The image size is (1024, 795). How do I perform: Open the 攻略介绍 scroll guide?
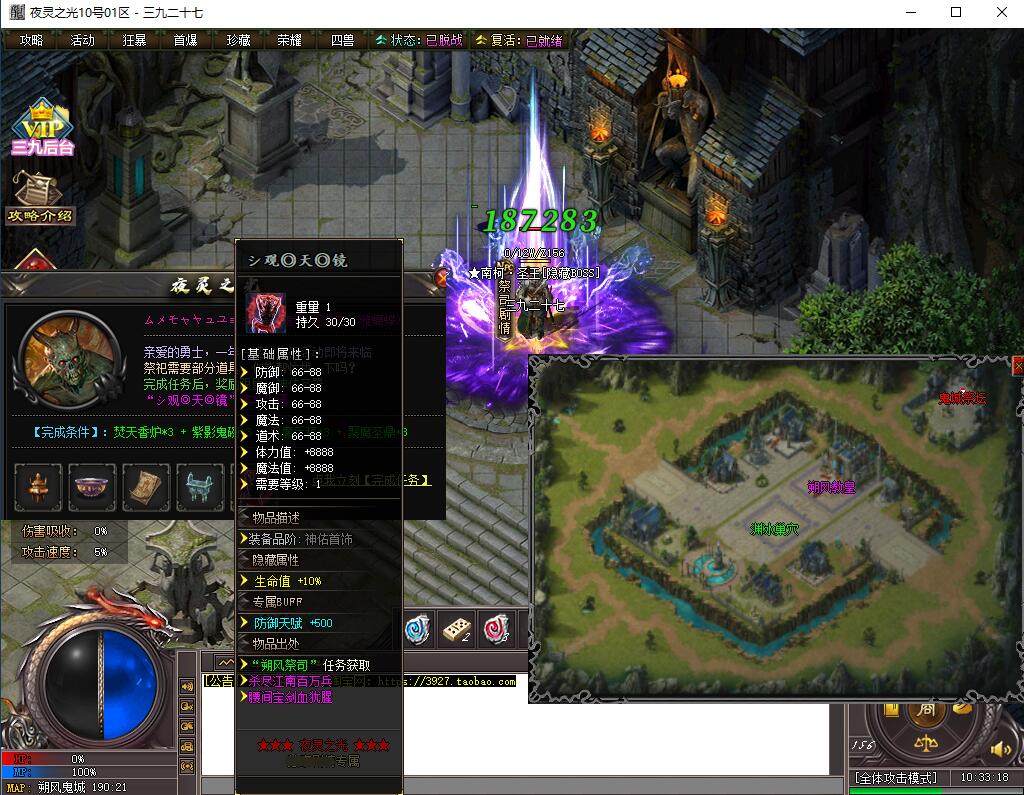(40, 196)
